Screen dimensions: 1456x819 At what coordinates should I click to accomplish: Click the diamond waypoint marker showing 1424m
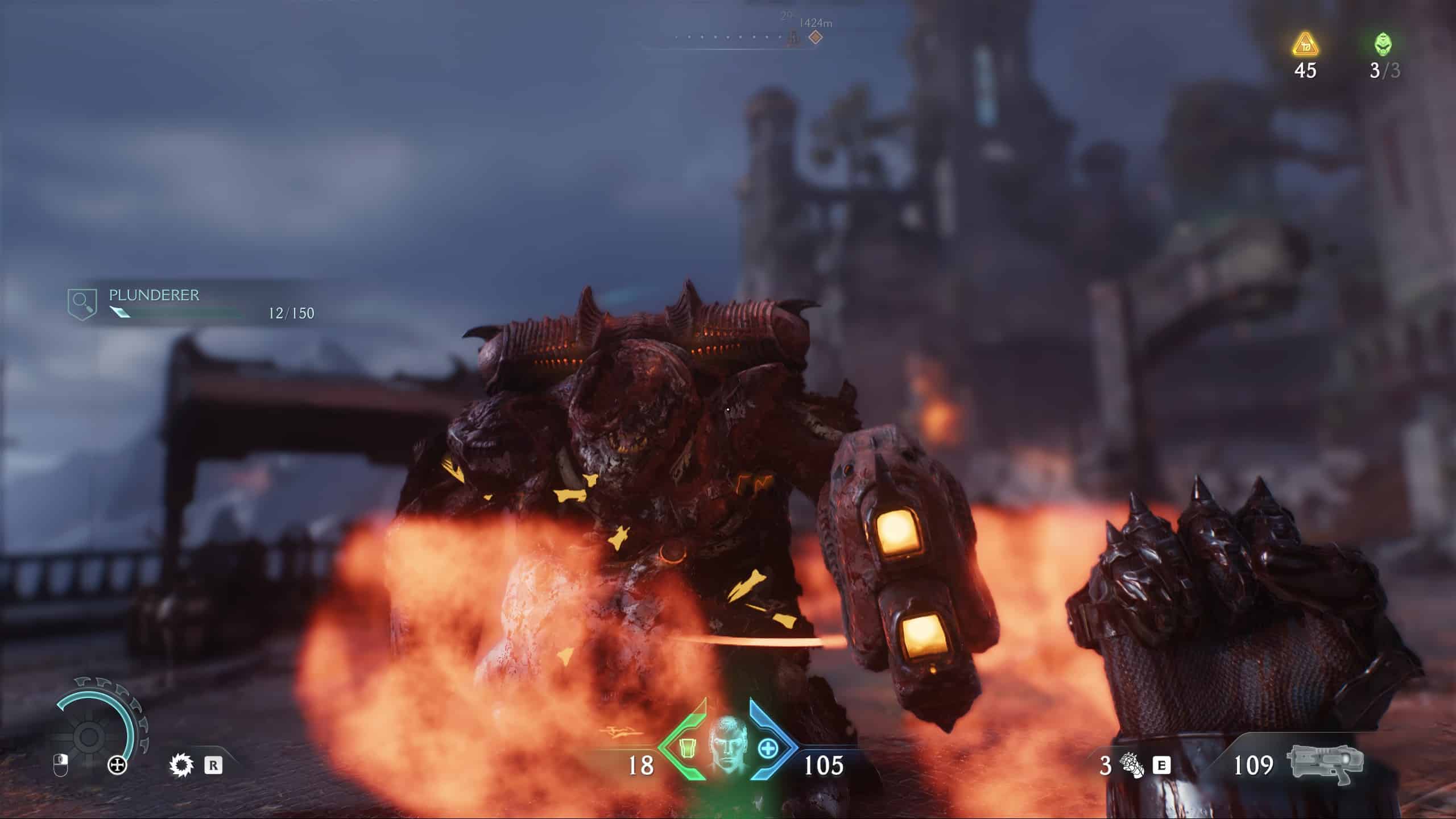click(x=814, y=38)
